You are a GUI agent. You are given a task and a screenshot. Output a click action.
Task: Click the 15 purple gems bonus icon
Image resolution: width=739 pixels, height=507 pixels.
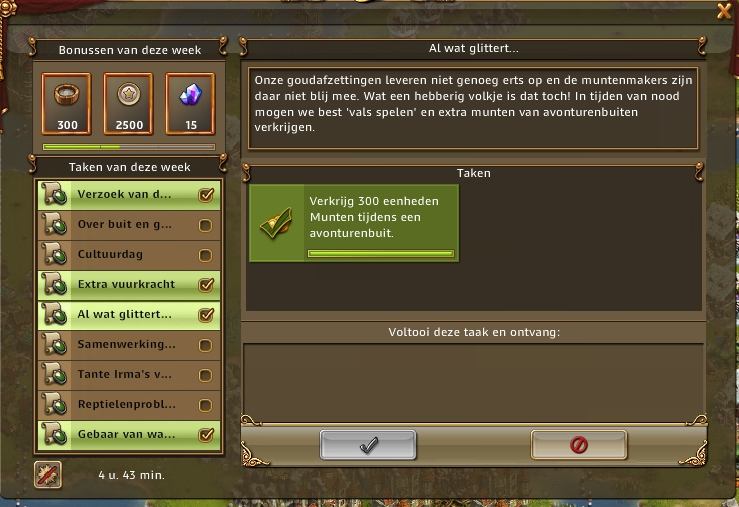[x=189, y=97]
